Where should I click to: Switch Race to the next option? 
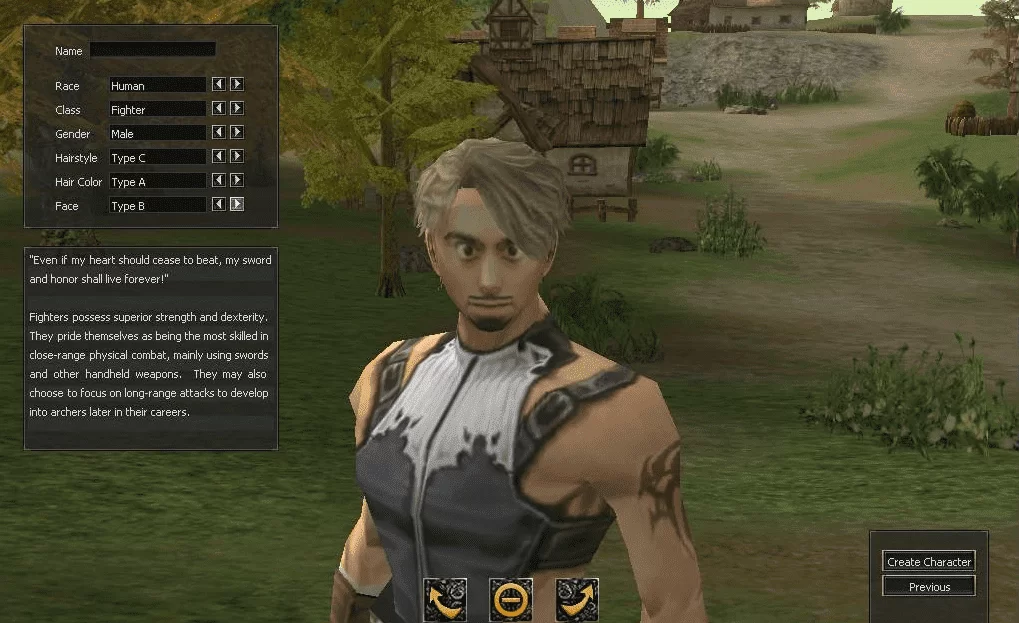coord(237,85)
